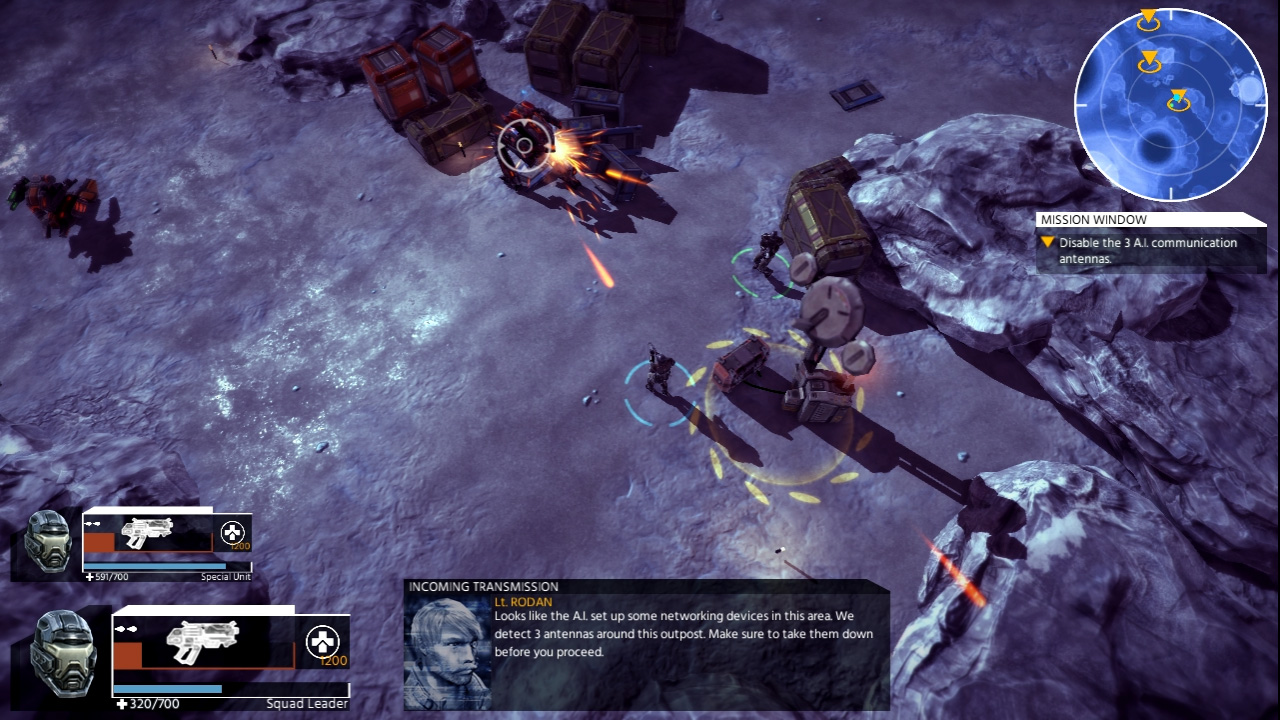Viewport: 1280px width, 720px height.
Task: Click the Special Unit's weapon icon
Action: [147, 533]
